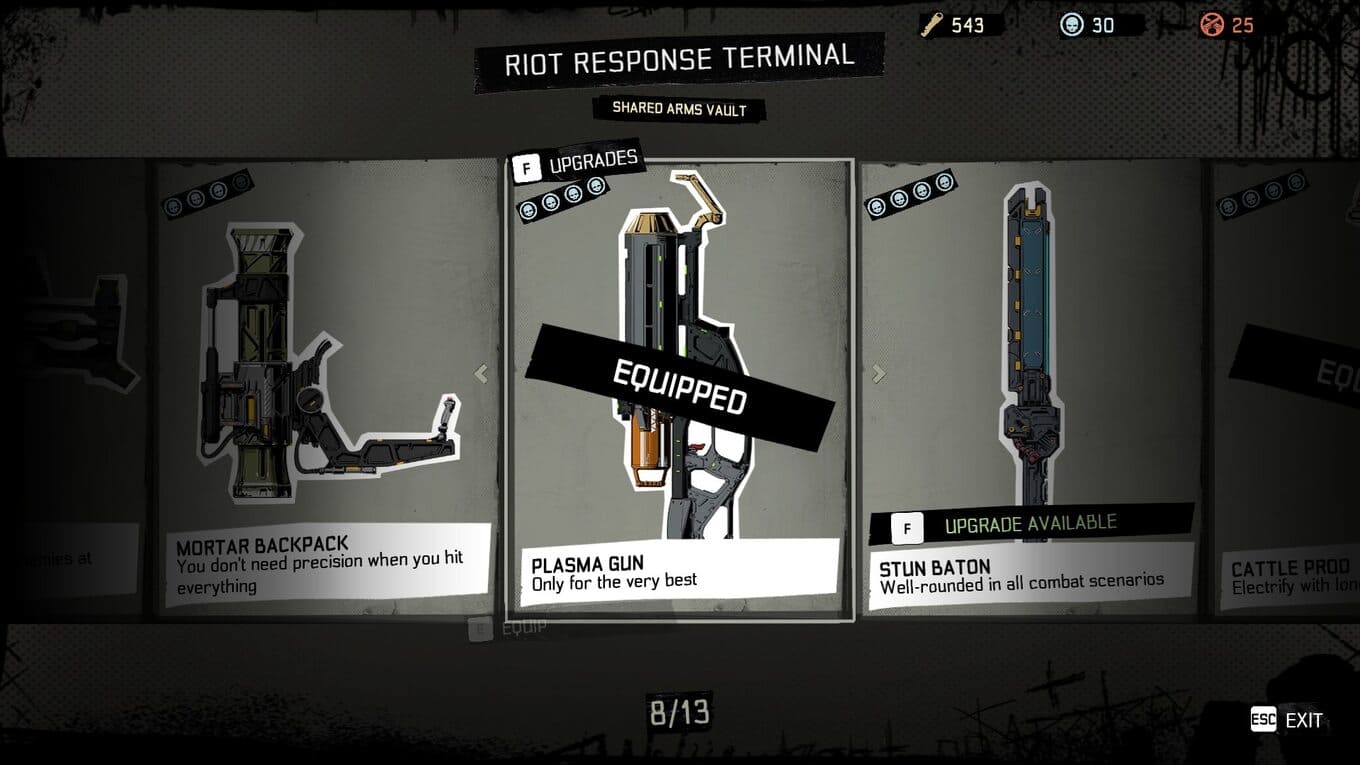Click the left carousel arrow

click(481, 374)
